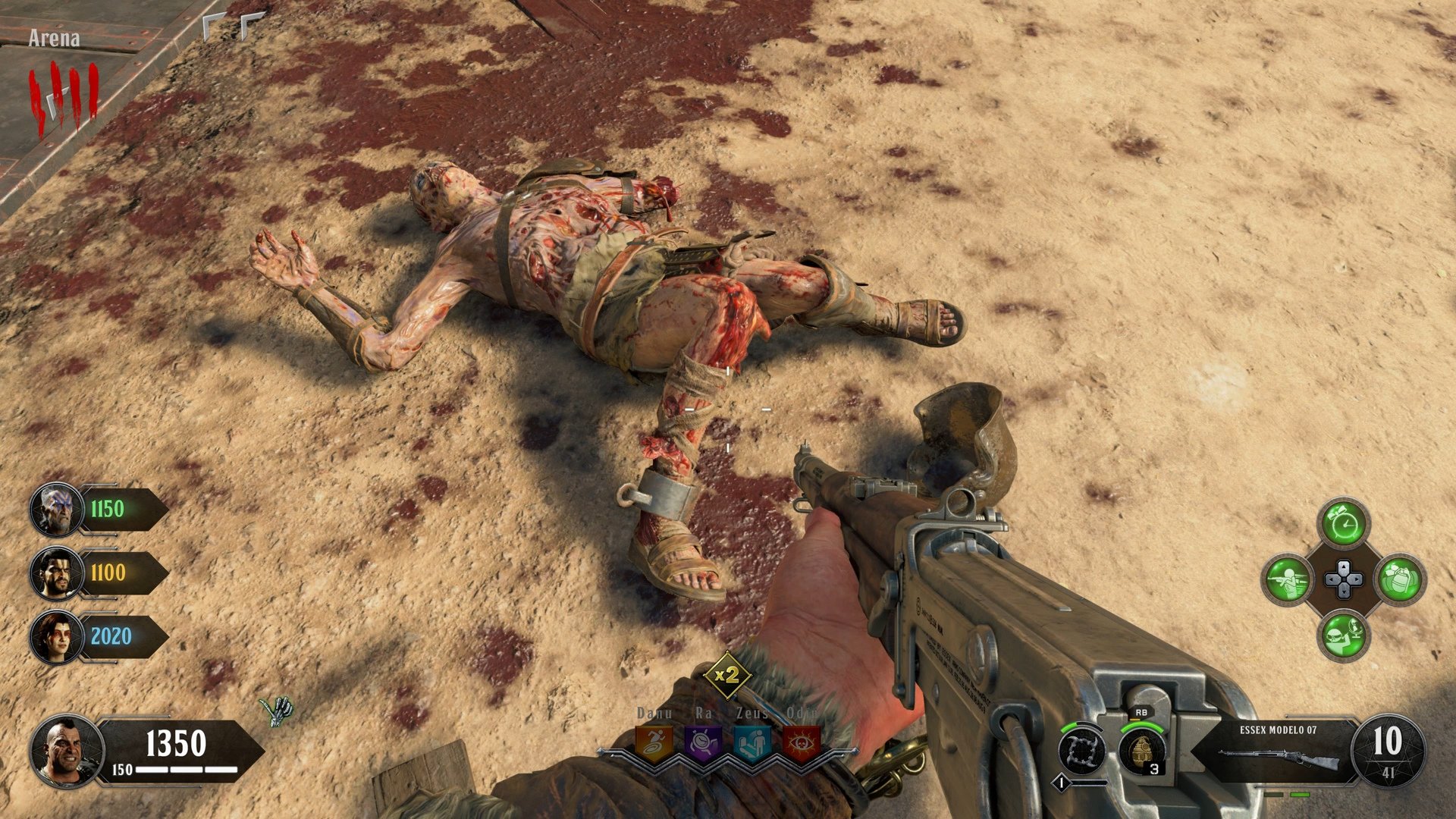This screenshot has width=1456, height=819.
Task: Click the 150 health bar
Action: click(171, 767)
